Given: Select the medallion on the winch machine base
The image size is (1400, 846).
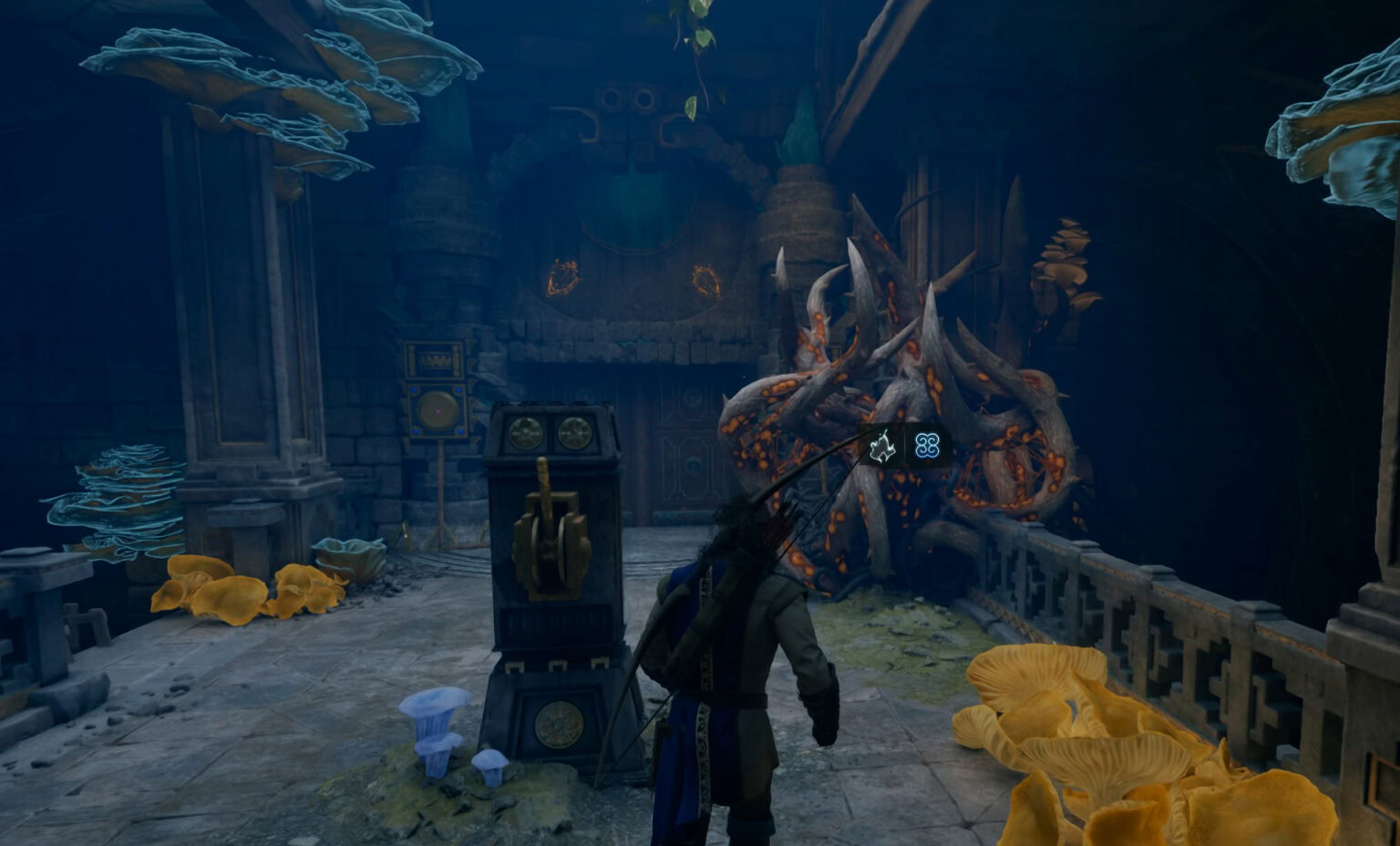Looking at the screenshot, I should [558, 723].
